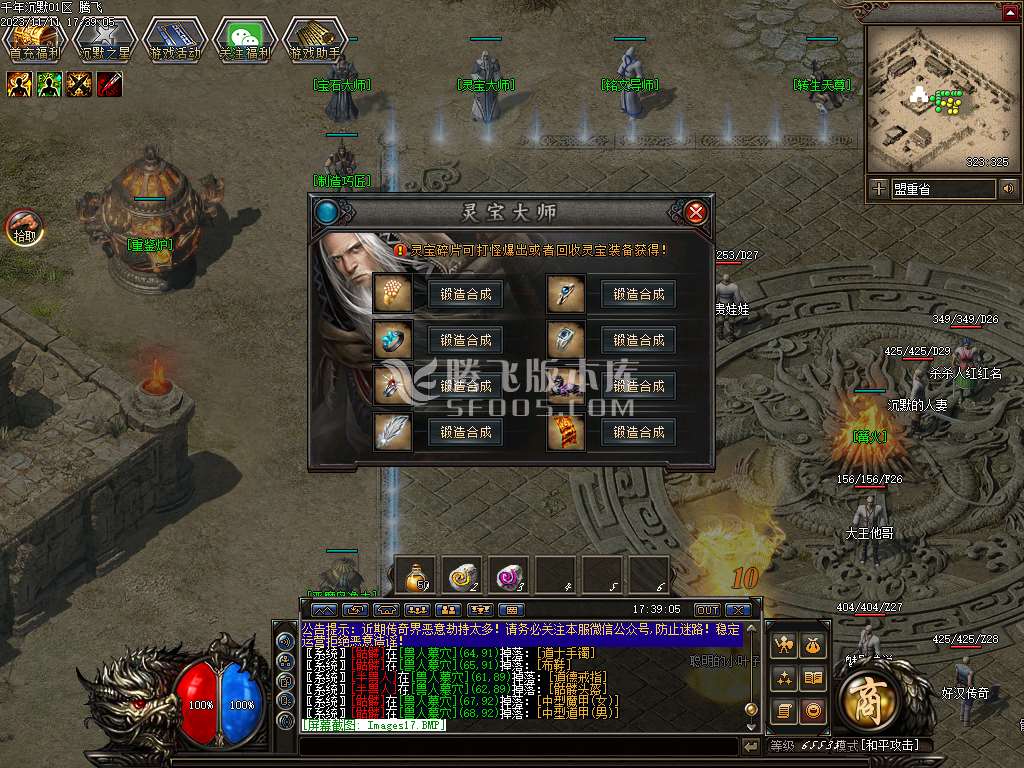The width and height of the screenshot is (1024, 768).
Task: Use the yellow swirl scroll in hotbar slot 2
Action: (x=462, y=574)
